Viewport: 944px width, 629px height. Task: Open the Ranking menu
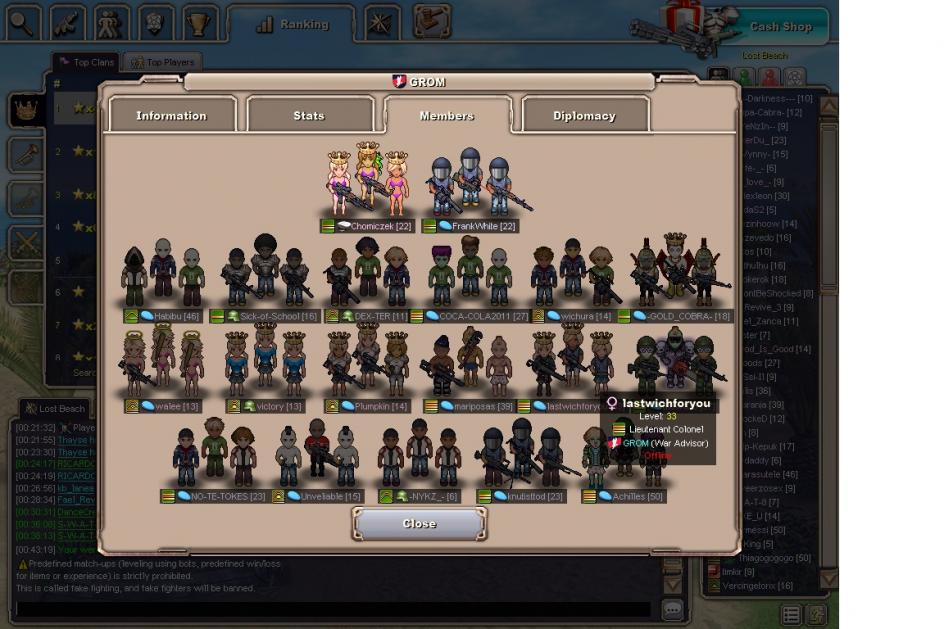(292, 25)
